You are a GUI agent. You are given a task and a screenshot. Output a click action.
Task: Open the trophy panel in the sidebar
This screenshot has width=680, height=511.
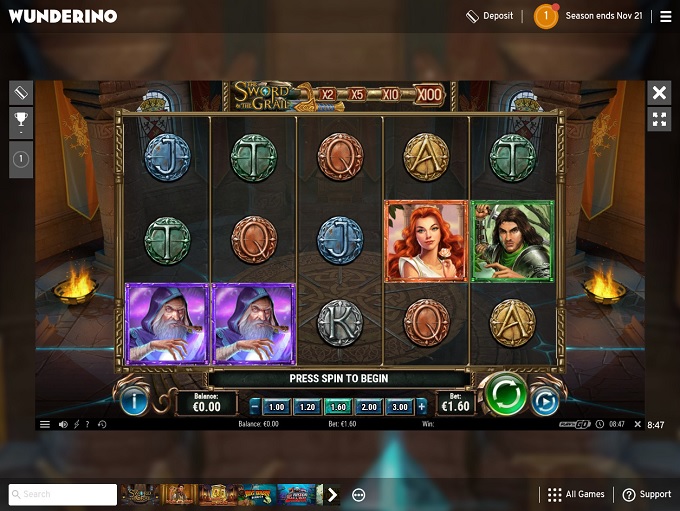(x=21, y=123)
